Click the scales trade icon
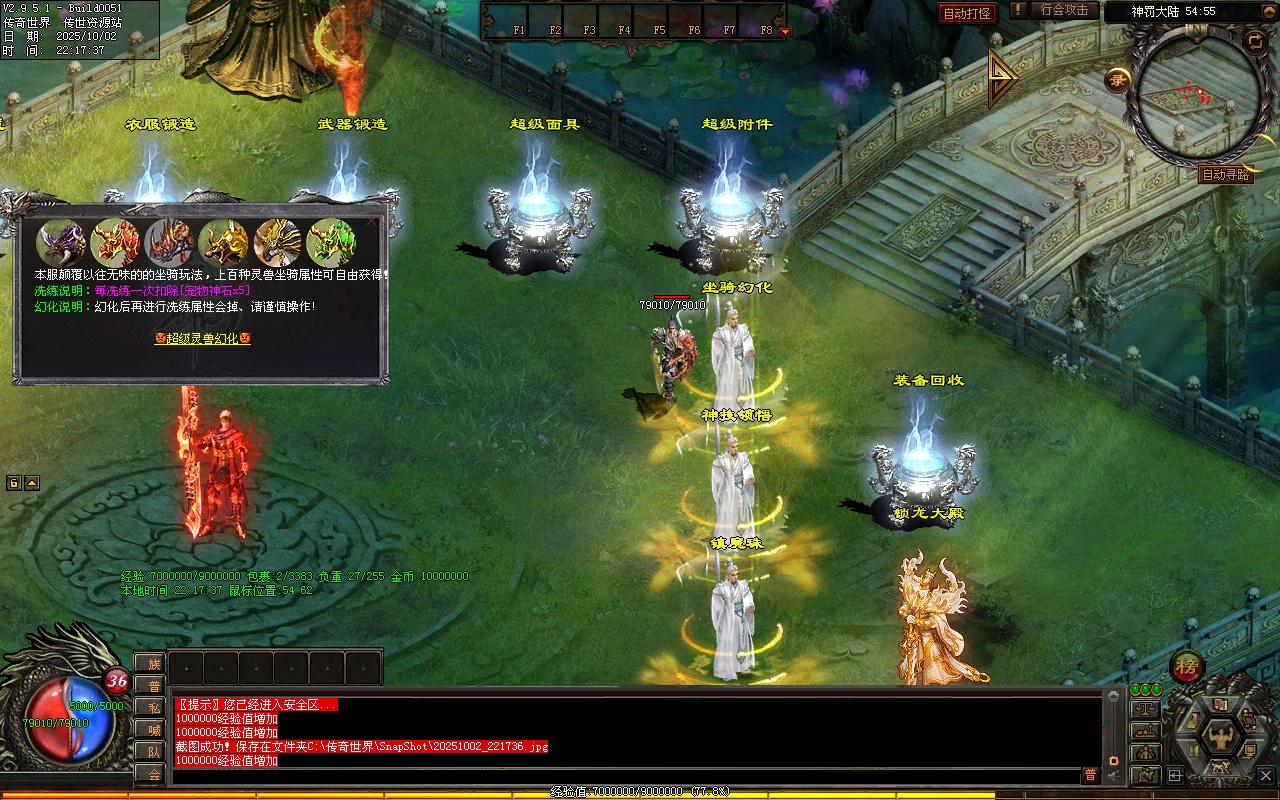The image size is (1280, 800). coord(1144,709)
